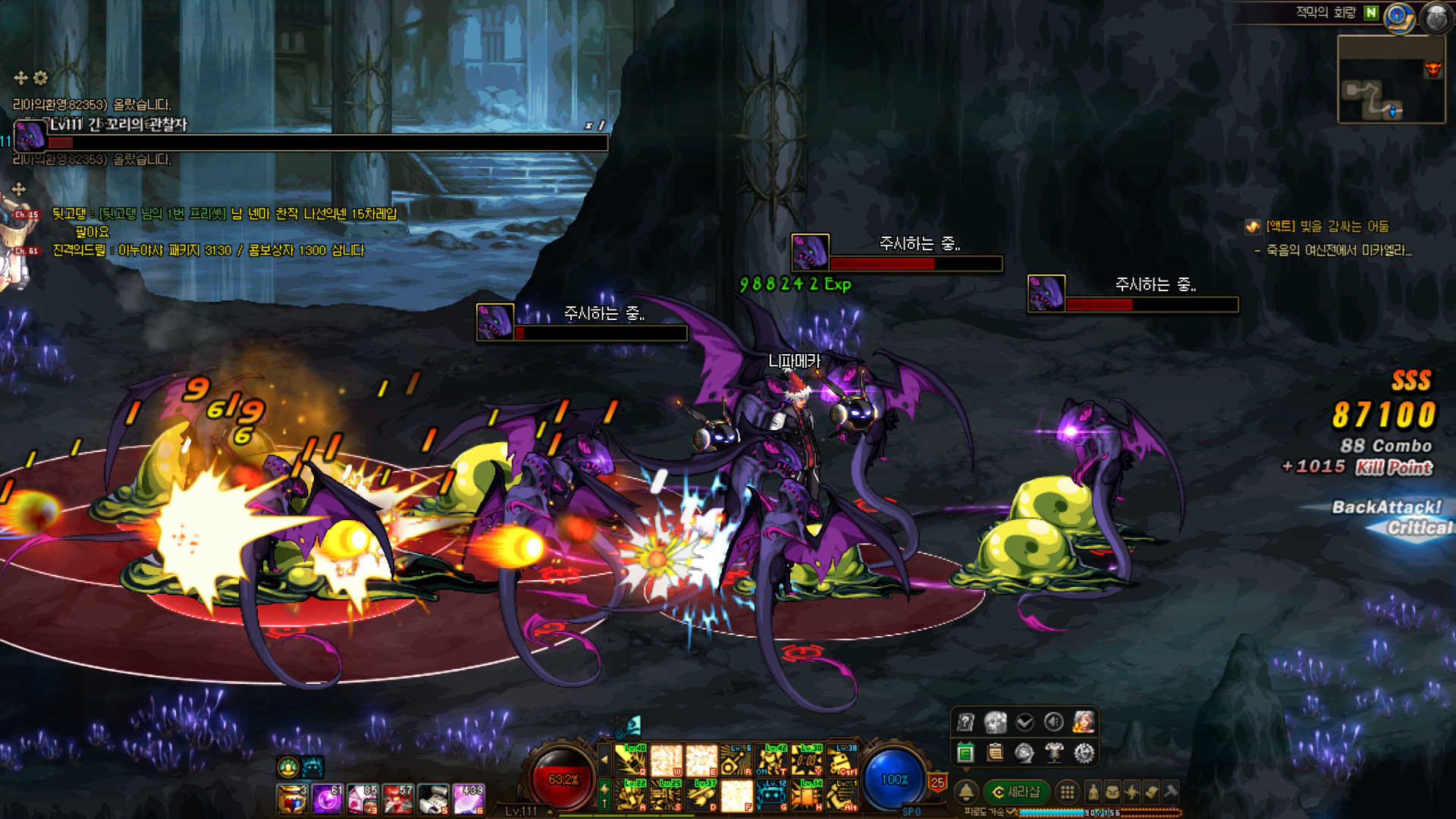Open the inventory bag icon
1456x819 pixels.
(1112, 792)
